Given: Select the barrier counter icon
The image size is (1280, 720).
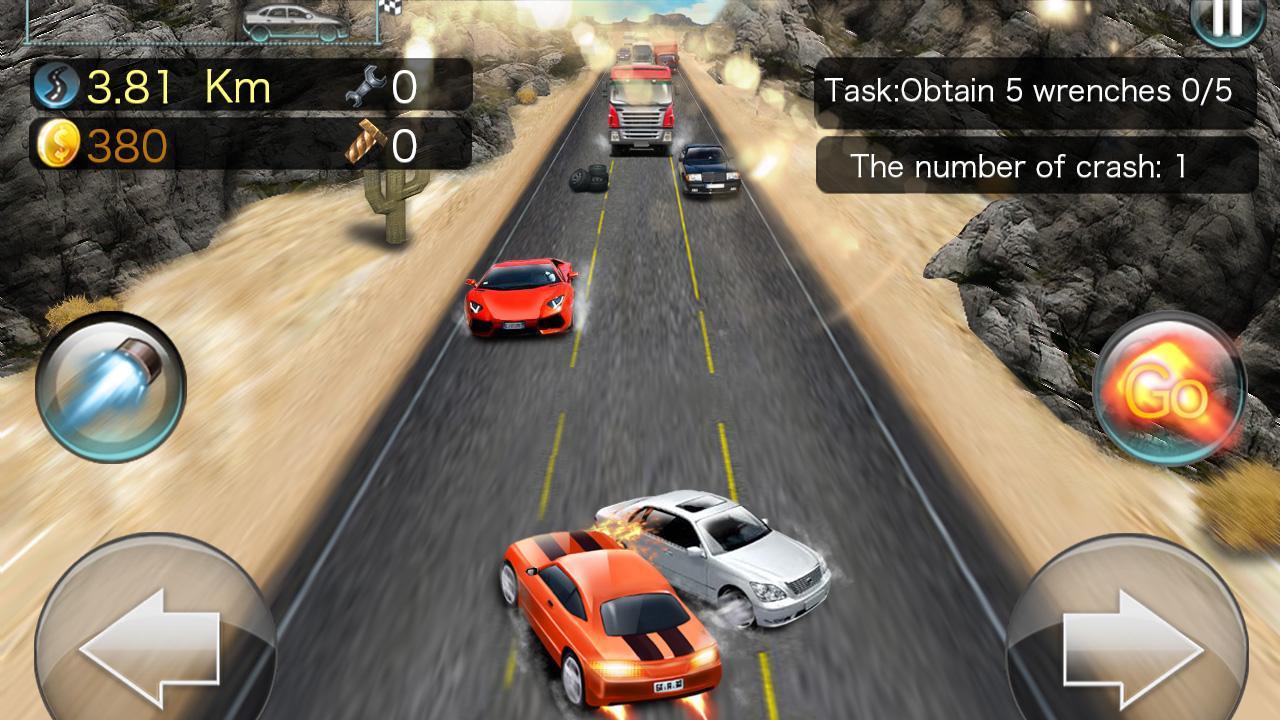Looking at the screenshot, I should tap(368, 145).
